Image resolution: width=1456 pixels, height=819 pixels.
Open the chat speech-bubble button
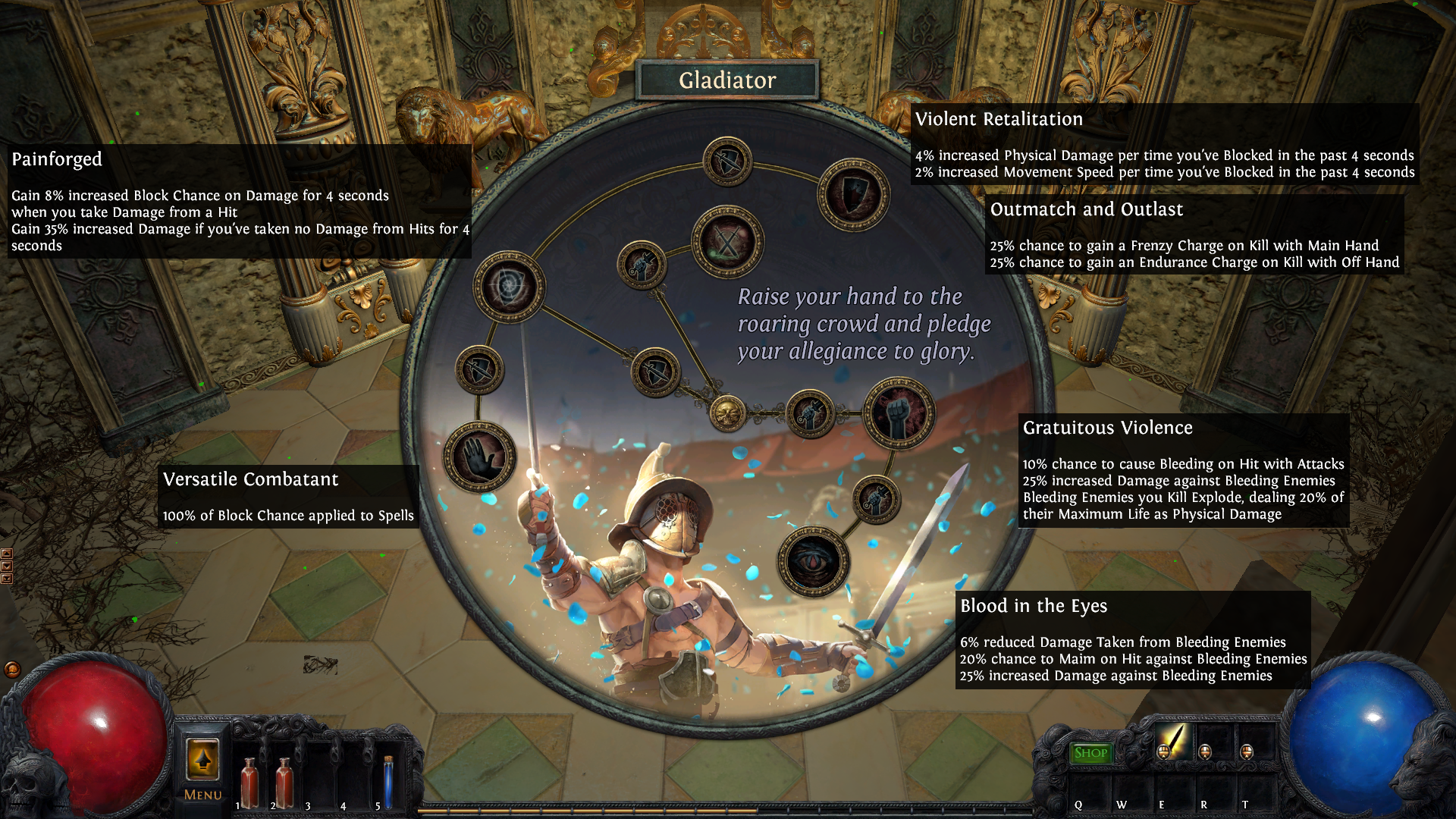pyautogui.click(x=12, y=670)
